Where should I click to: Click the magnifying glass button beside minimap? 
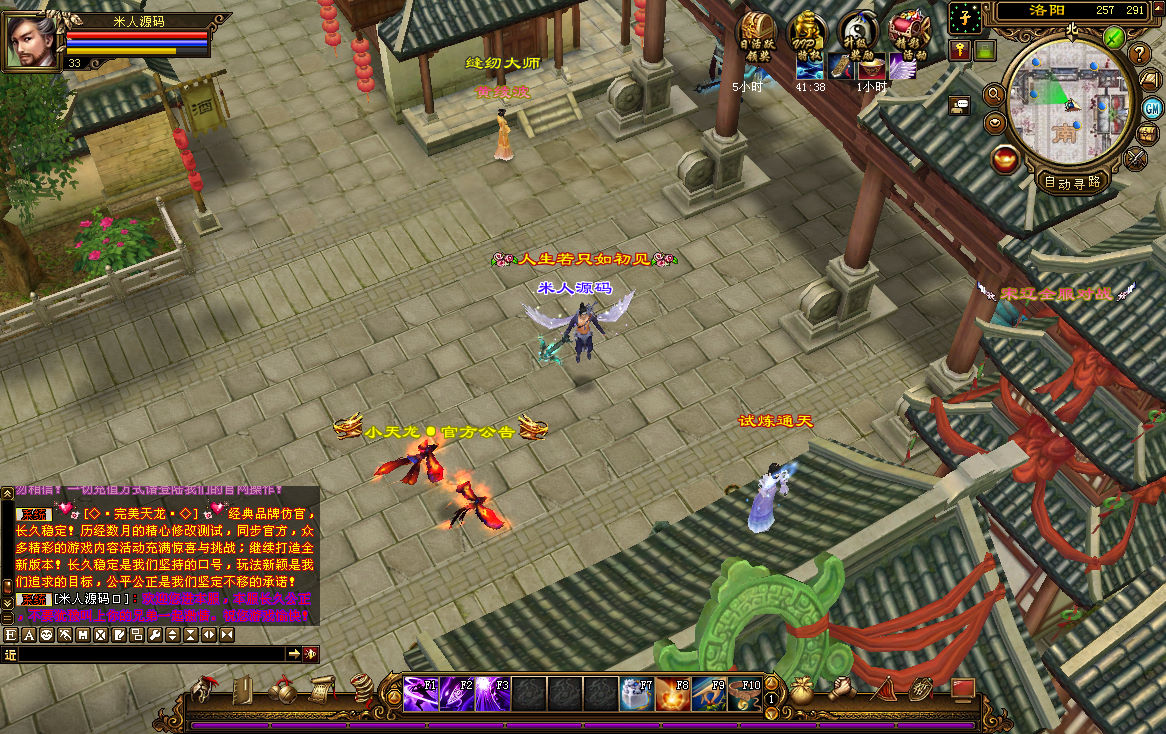click(994, 94)
